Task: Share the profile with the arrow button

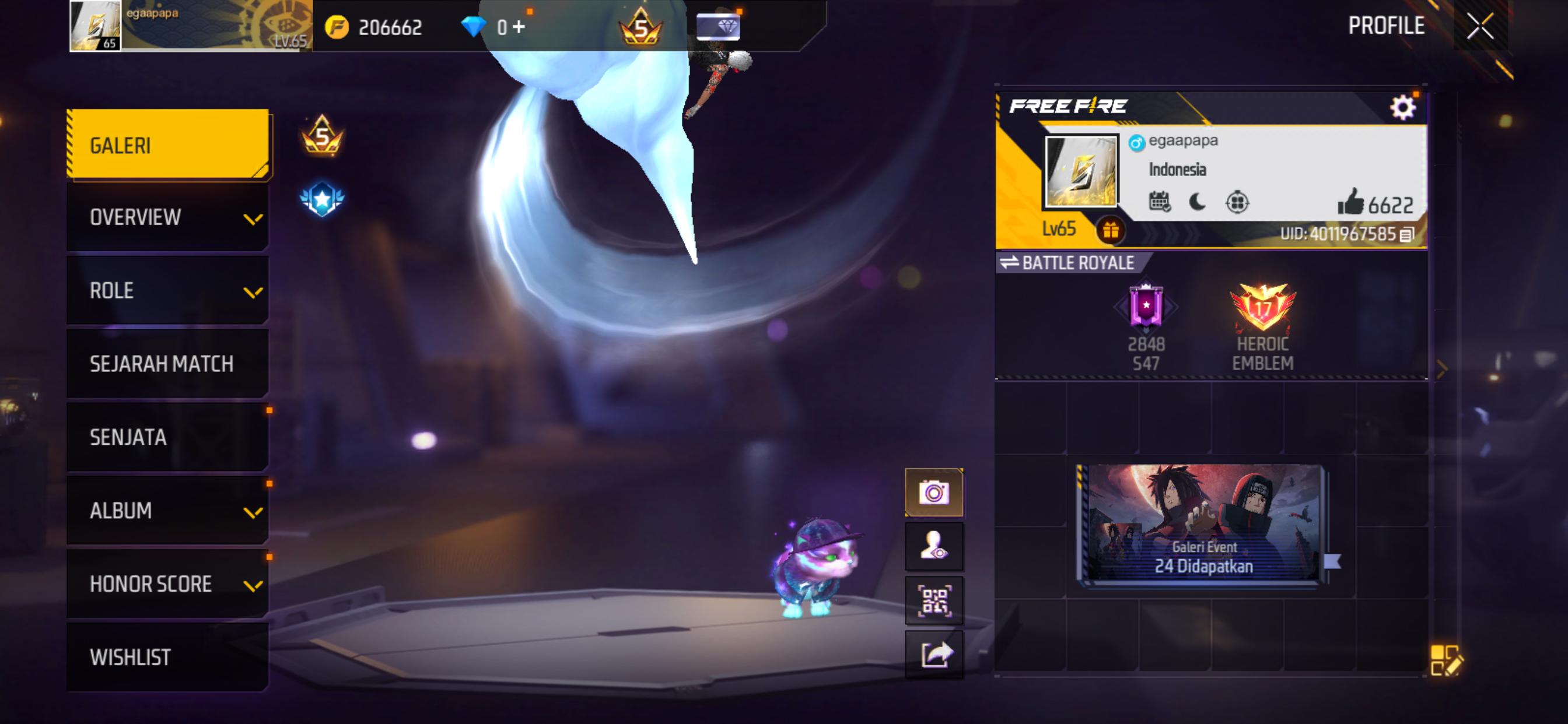Action: tap(934, 655)
